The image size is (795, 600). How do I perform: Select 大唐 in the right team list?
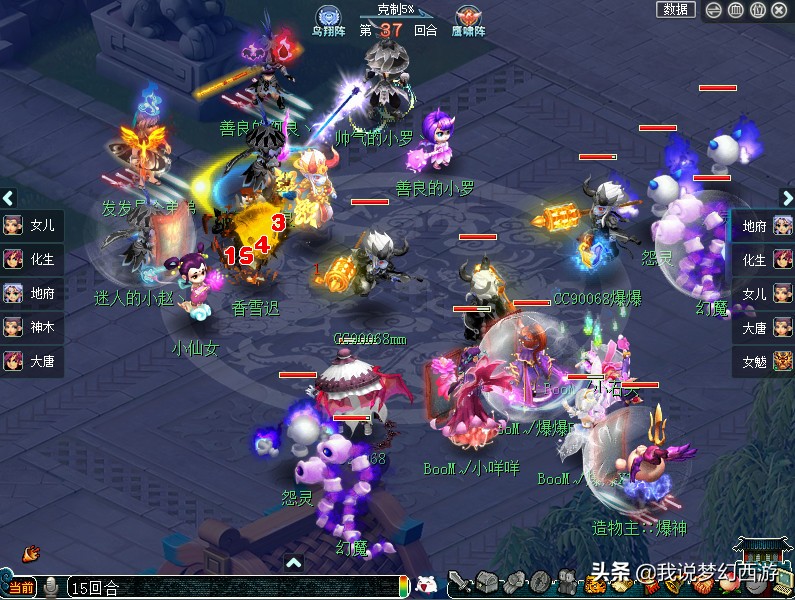(764, 328)
